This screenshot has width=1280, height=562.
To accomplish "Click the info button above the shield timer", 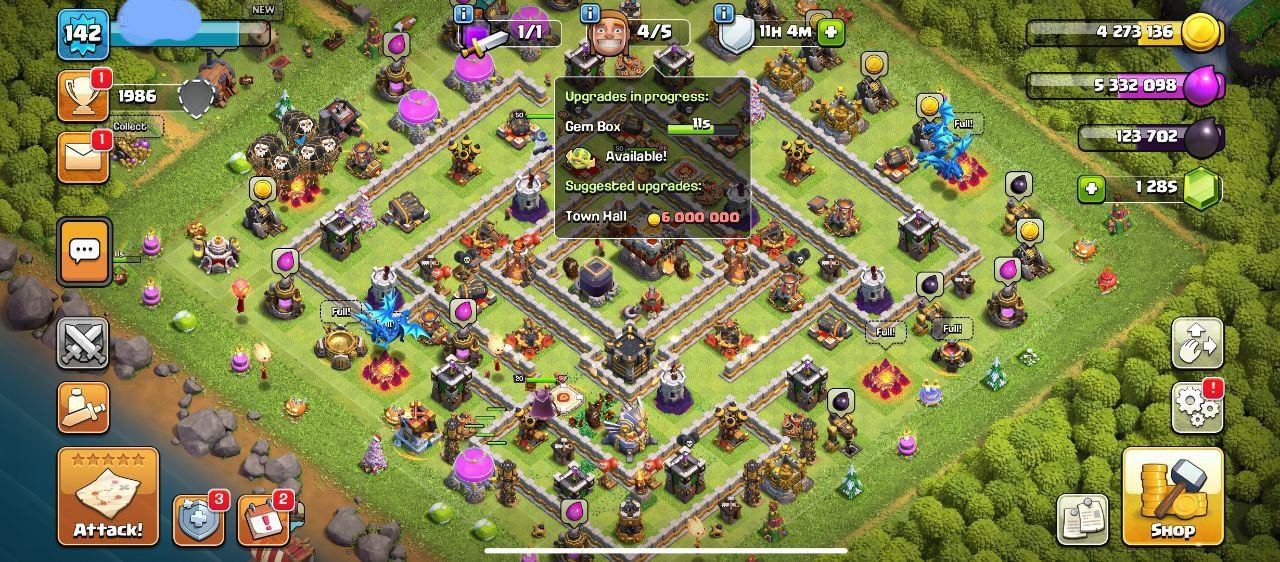I will tap(724, 13).
